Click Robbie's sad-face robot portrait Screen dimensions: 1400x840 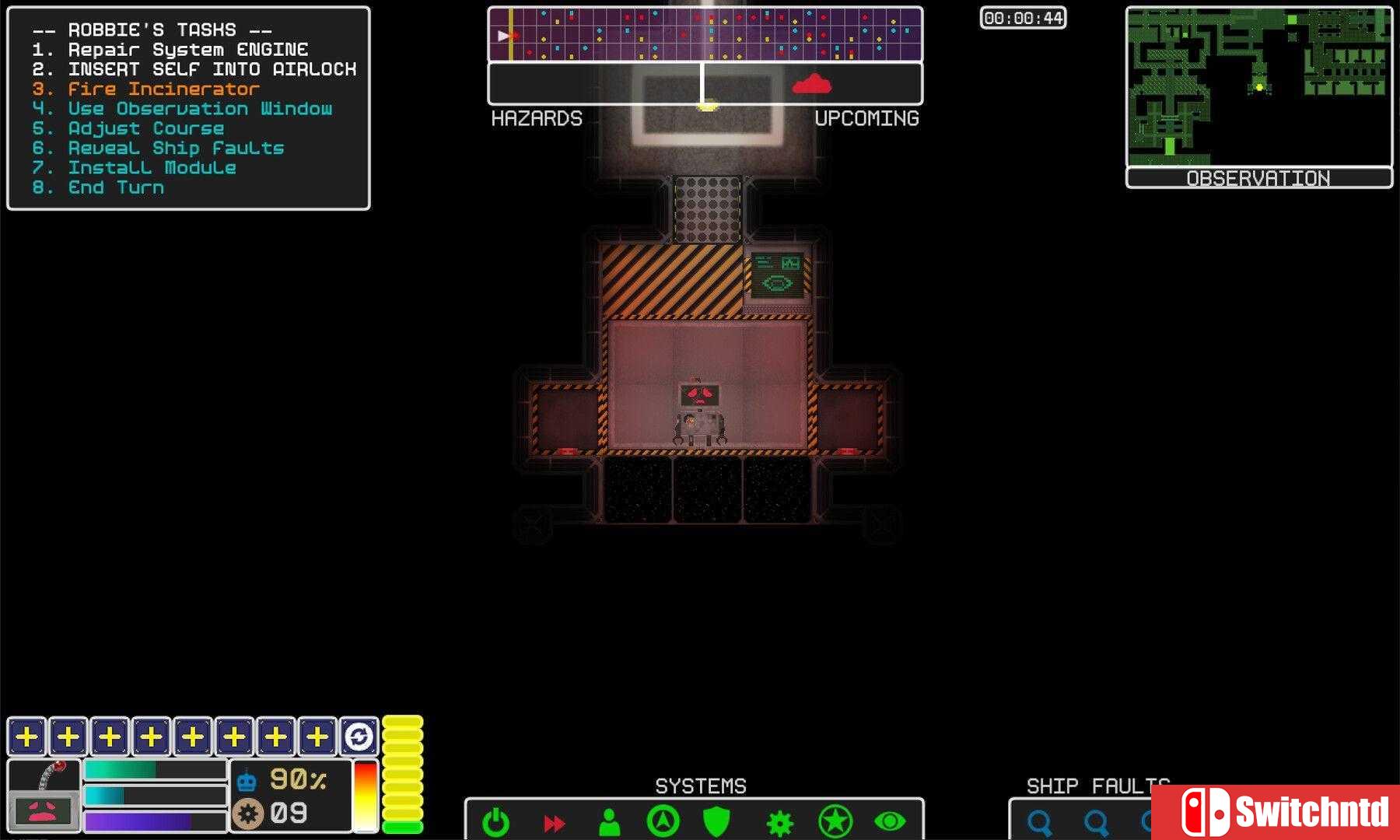[44, 810]
